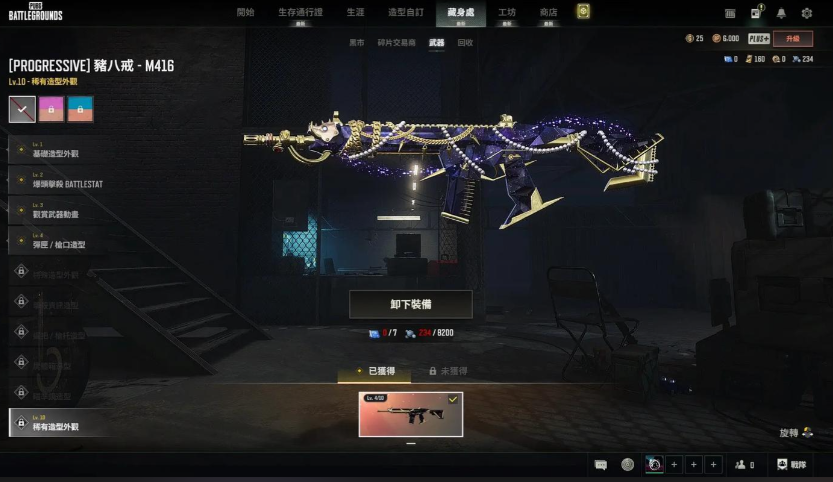
Task: Open the 開始 (Start) menu tab
Action: 245,12
